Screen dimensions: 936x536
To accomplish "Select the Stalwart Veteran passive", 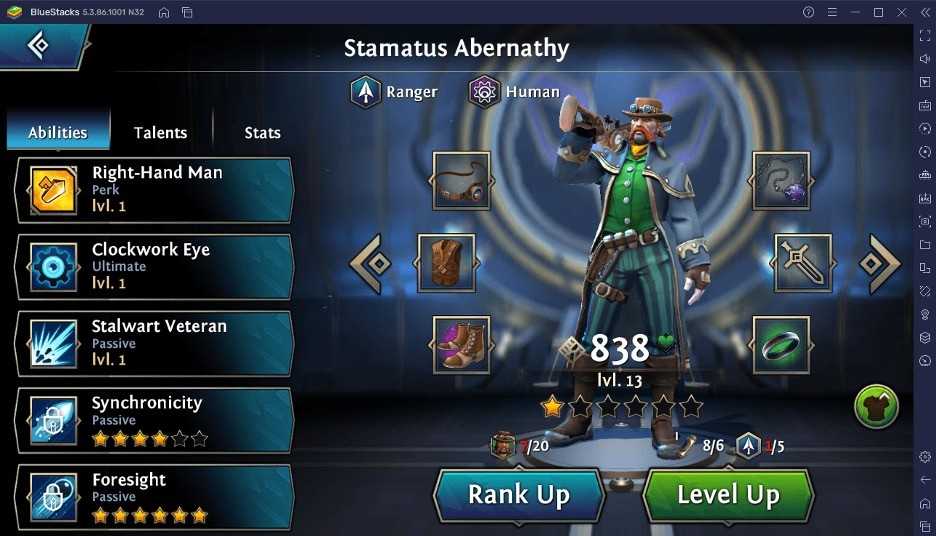I will 155,343.
